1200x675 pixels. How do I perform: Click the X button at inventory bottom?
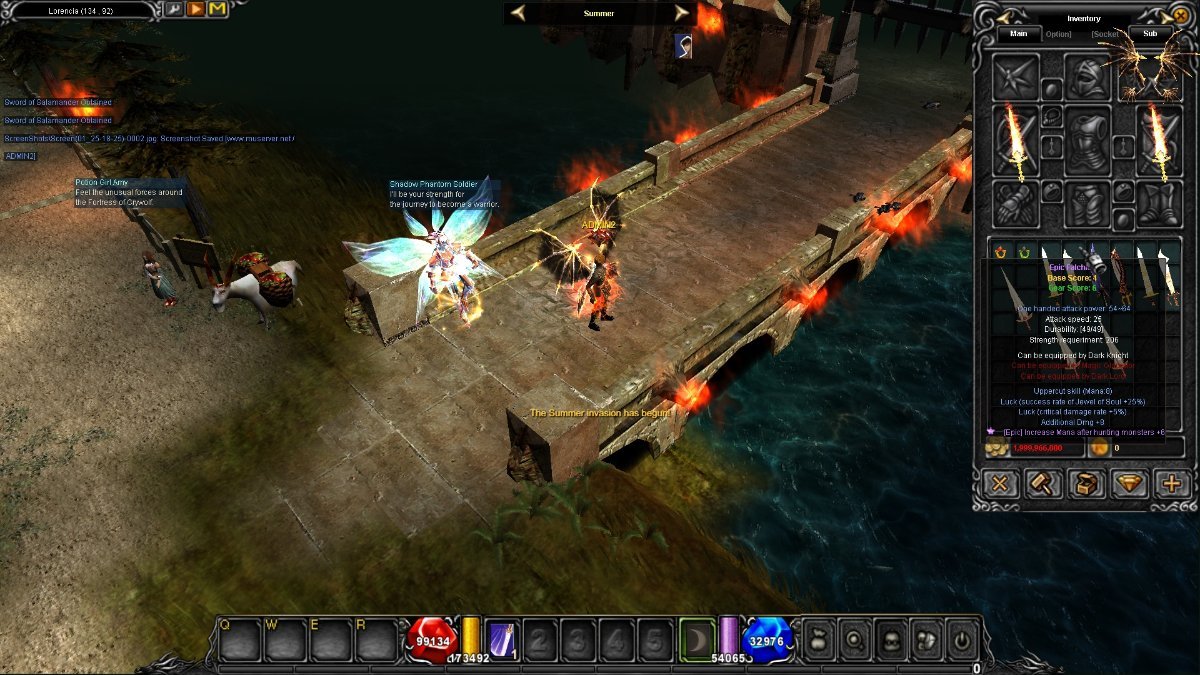point(998,484)
